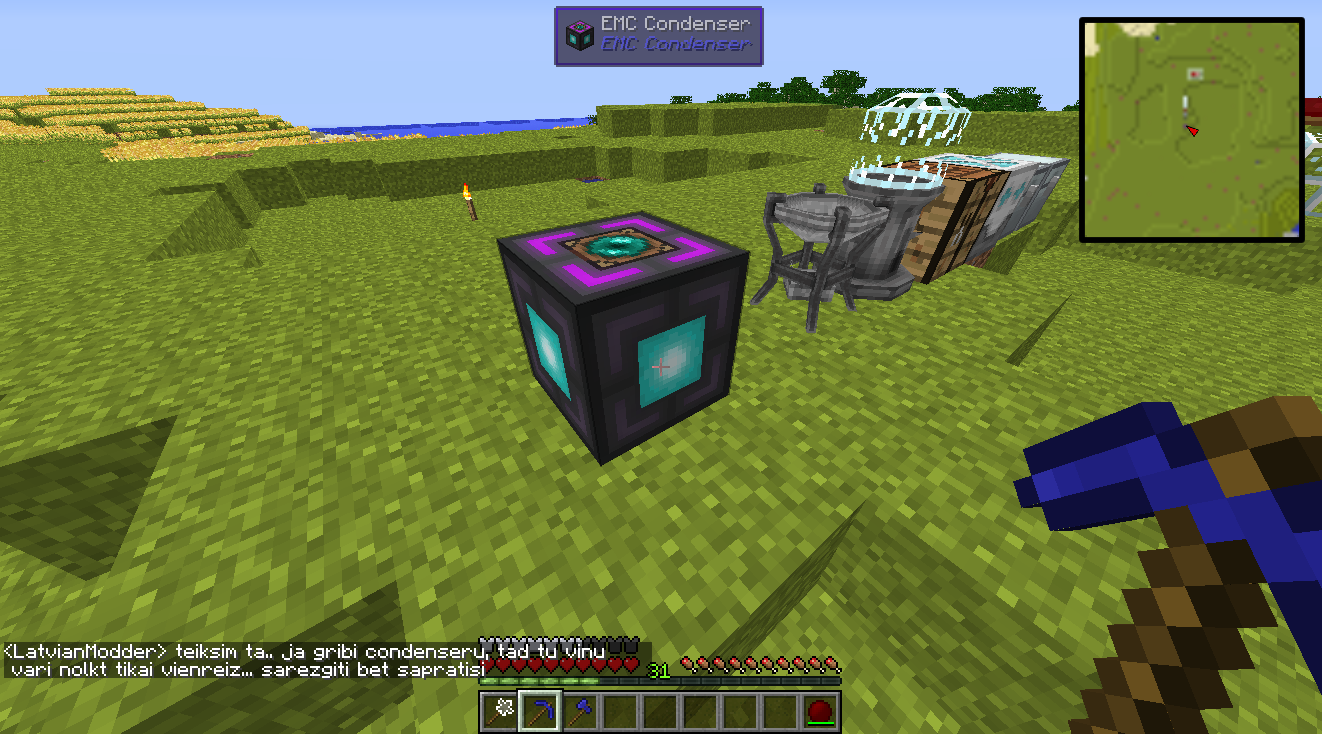
Task: Select the blue pickaxe hotbar slot
Action: click(x=539, y=712)
